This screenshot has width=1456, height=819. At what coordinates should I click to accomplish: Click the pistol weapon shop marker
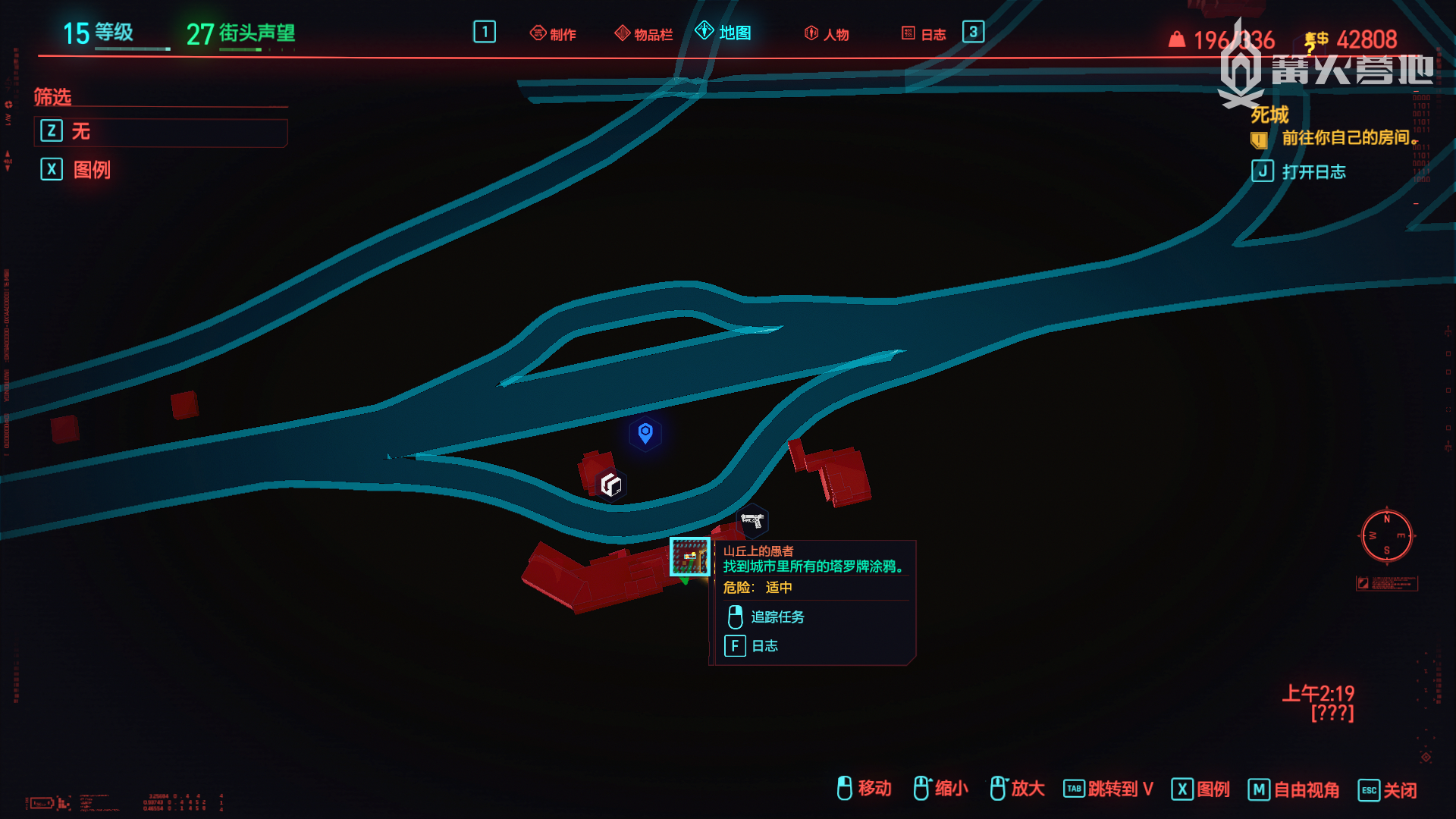pos(752,521)
